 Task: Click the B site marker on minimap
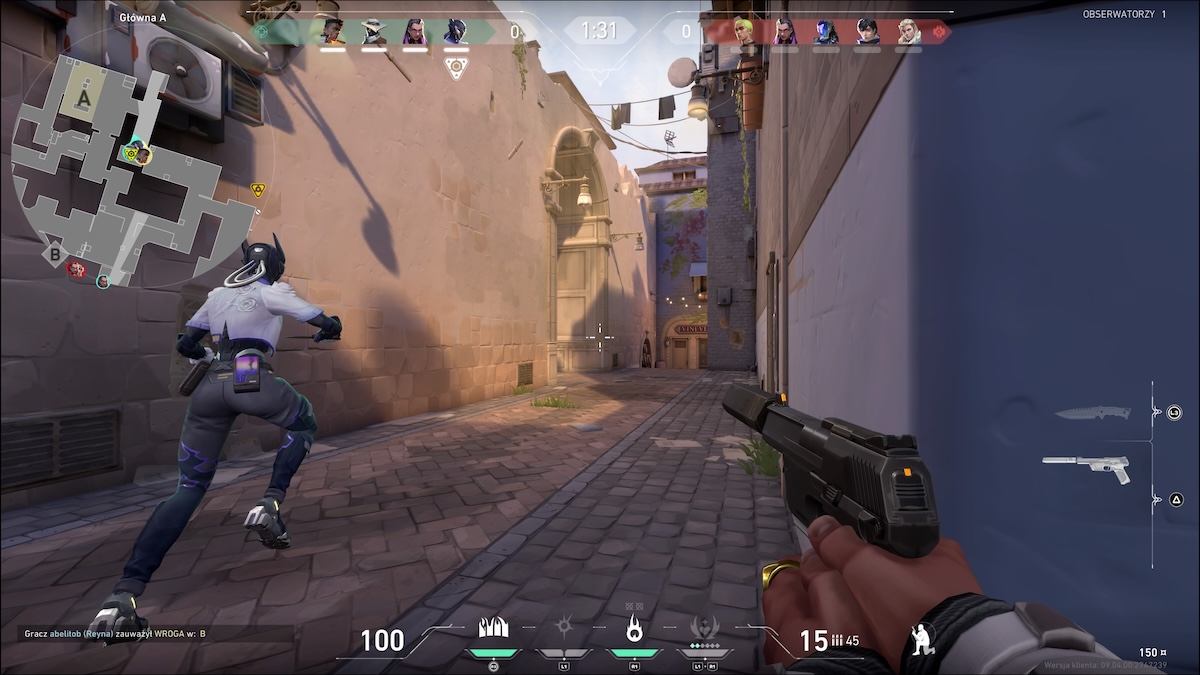coord(54,255)
